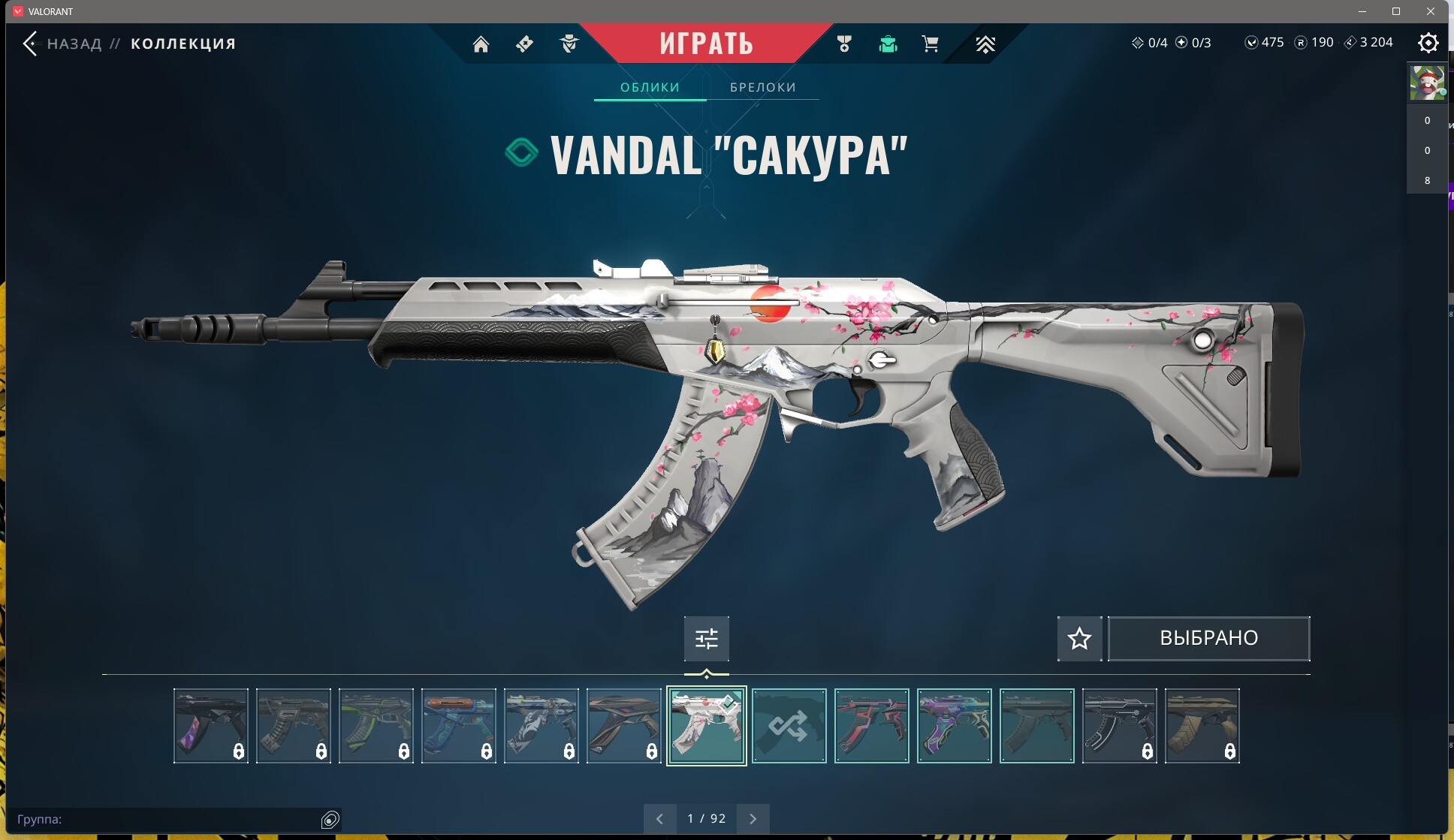
Task: Go to the next skins page
Action: 753,818
